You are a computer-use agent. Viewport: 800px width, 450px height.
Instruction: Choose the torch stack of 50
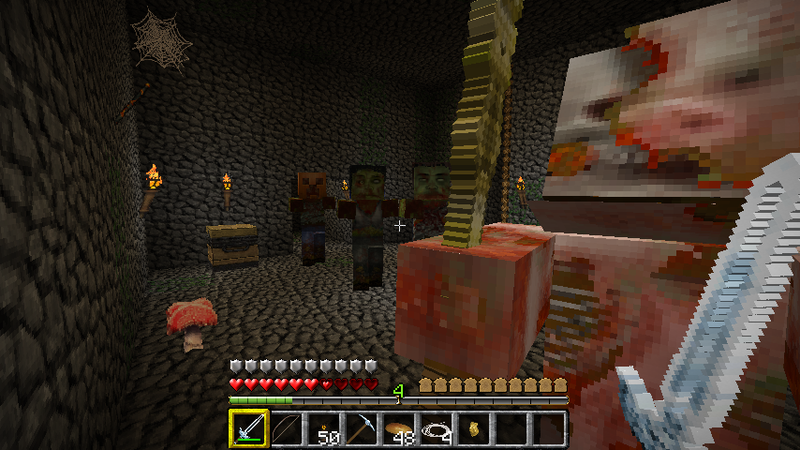pos(324,429)
